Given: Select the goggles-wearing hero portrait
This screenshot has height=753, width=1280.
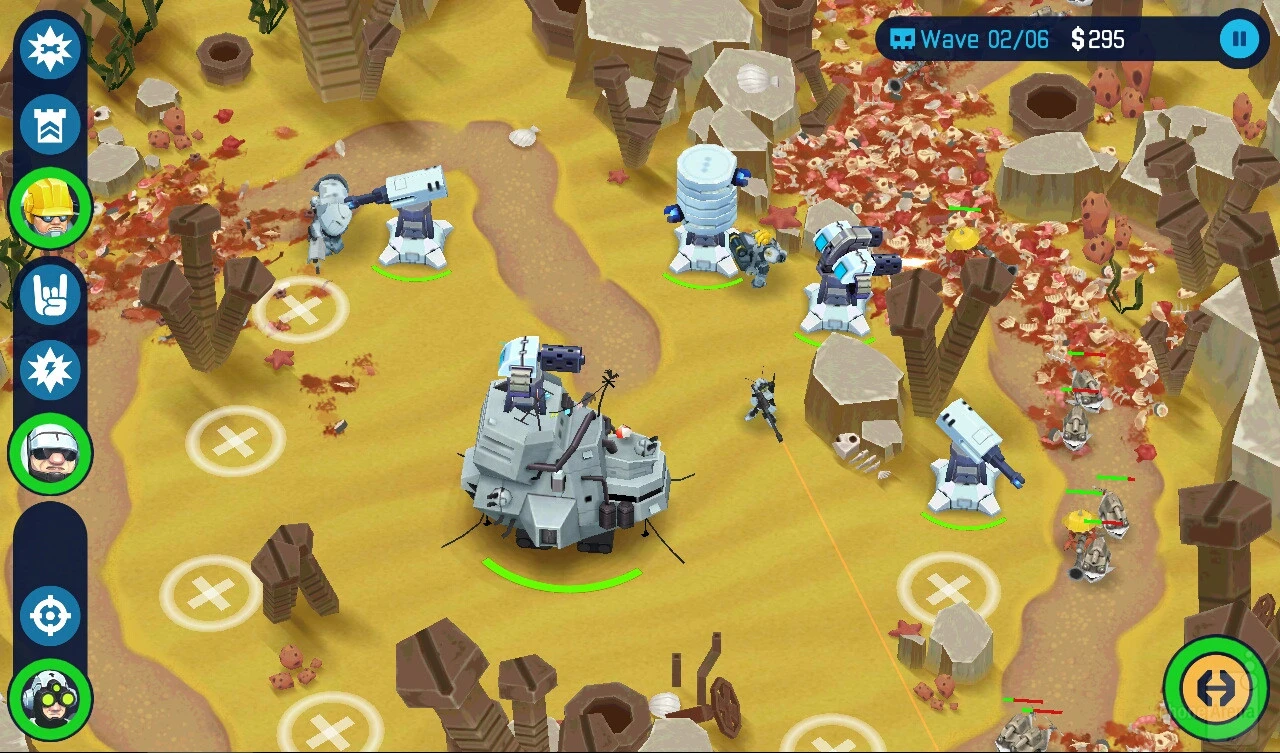Looking at the screenshot, I should click(48, 700).
